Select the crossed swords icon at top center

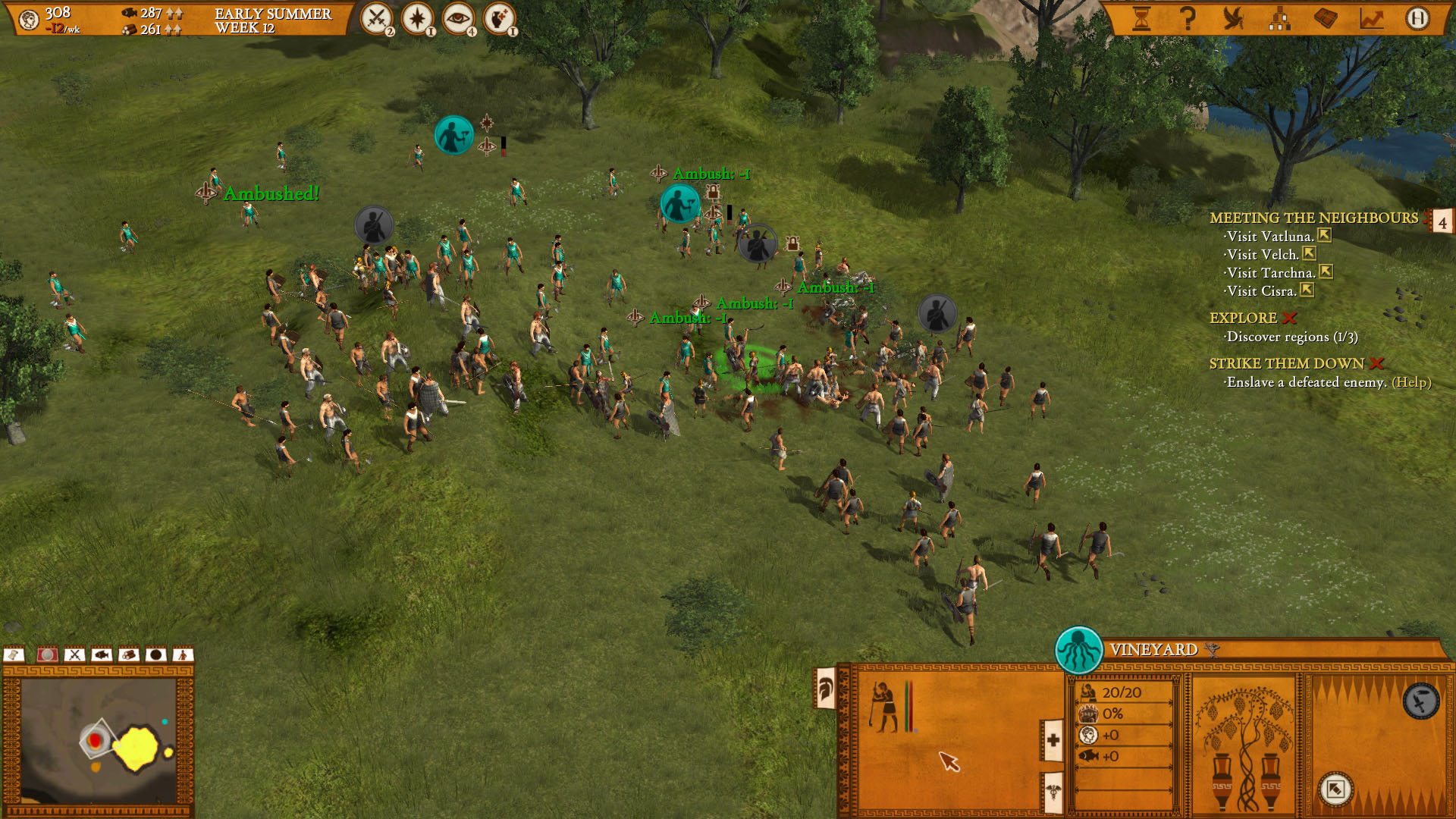(x=377, y=17)
